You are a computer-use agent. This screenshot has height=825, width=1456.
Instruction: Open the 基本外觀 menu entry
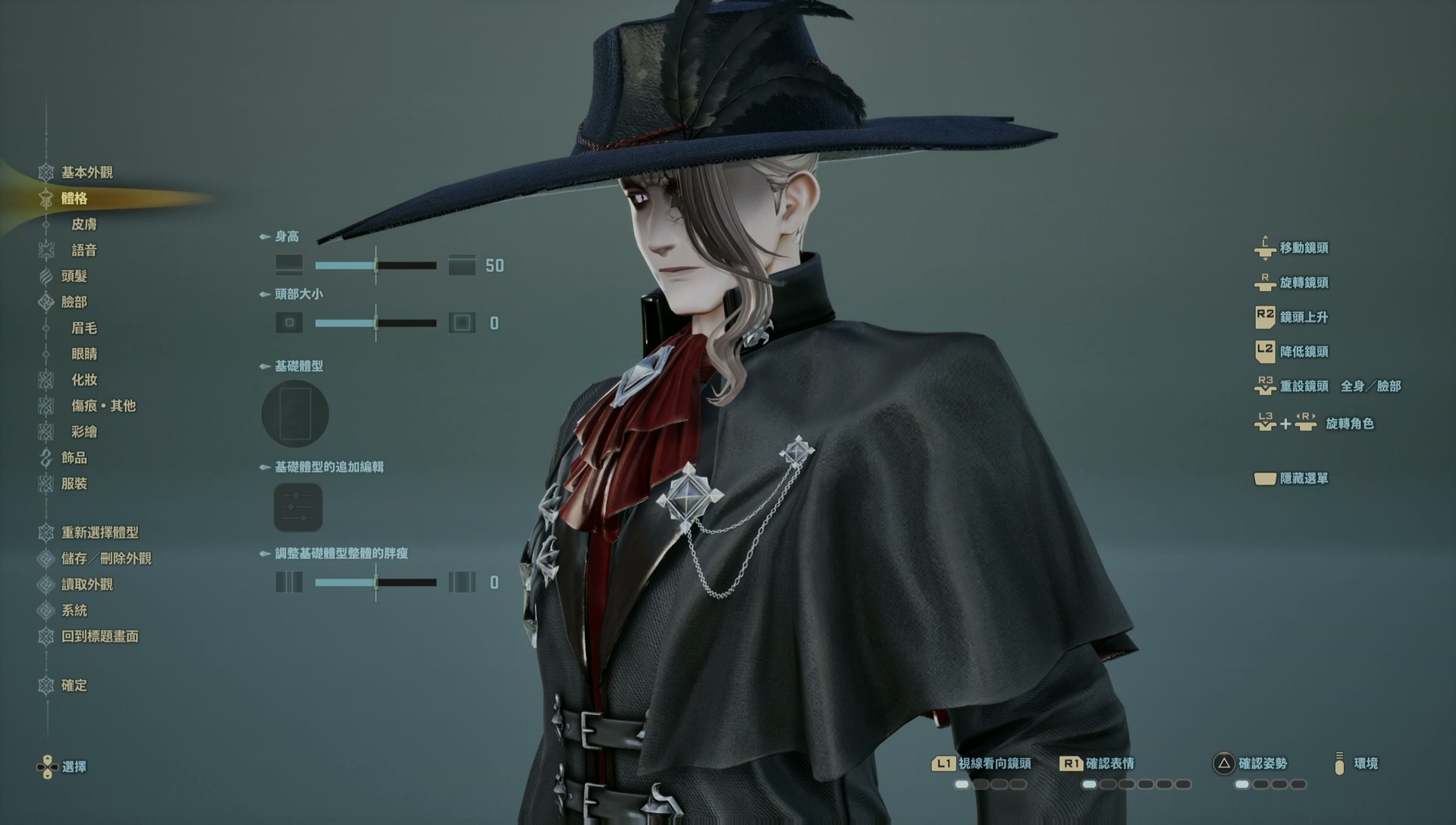click(86, 172)
